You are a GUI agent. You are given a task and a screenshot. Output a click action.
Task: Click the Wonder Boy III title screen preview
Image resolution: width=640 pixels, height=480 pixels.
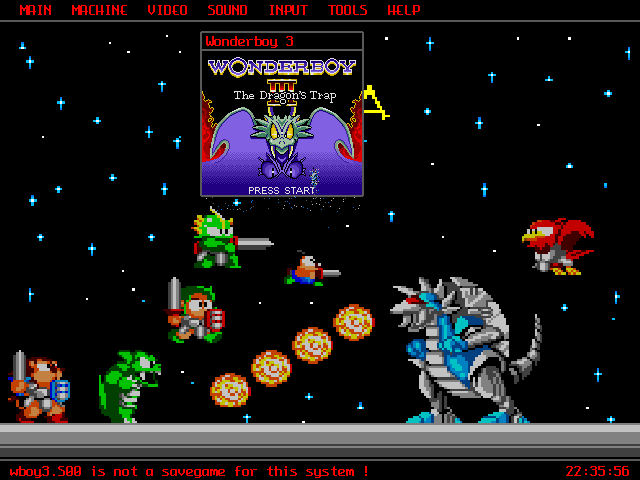pyautogui.click(x=281, y=123)
